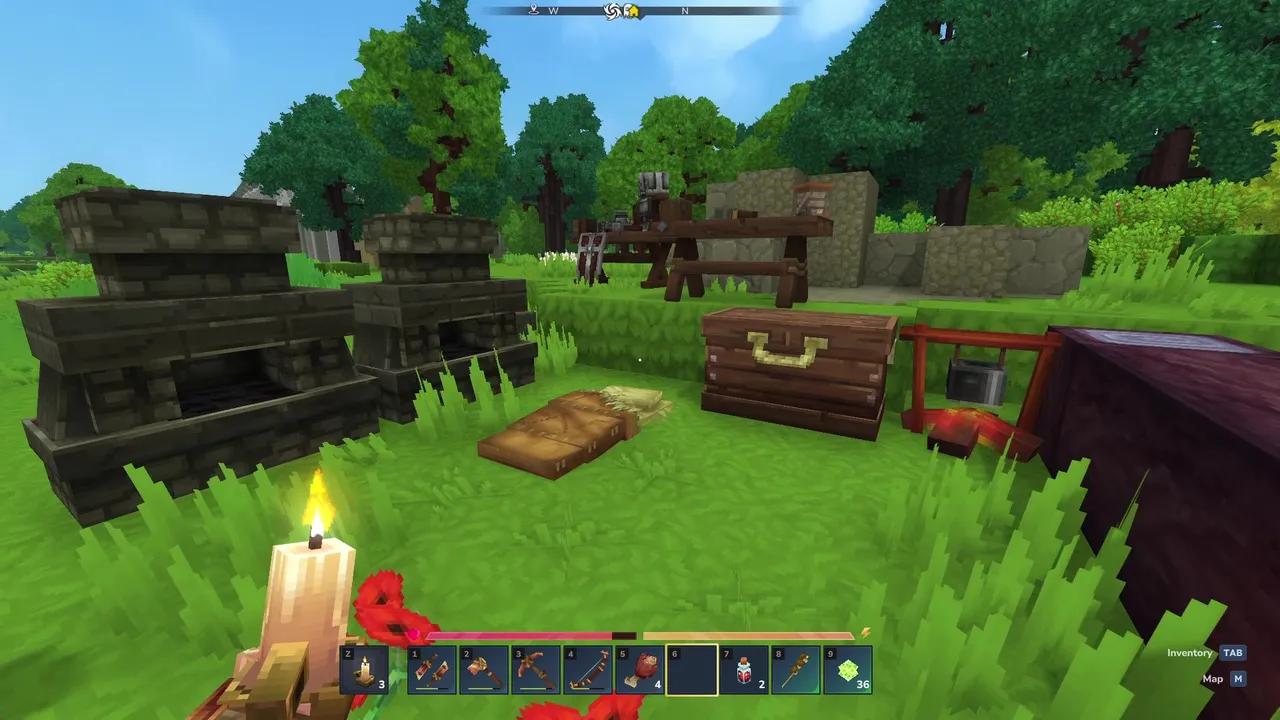Equip the axe in hotbar slot 2
Viewport: 1280px width, 720px height.
[x=486, y=668]
